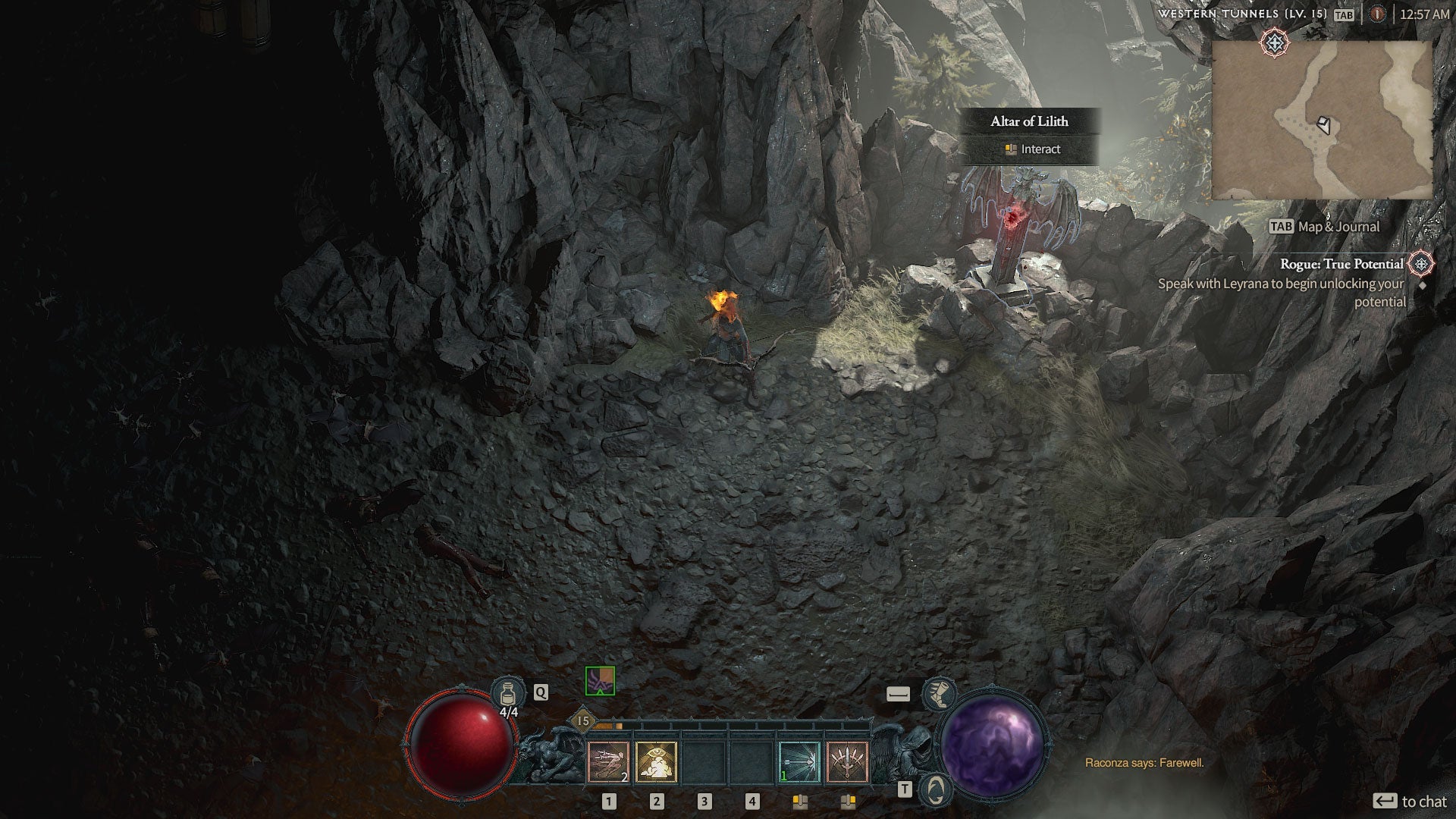Click the quest marker on the minimap
The image size is (1456, 819).
click(1275, 42)
